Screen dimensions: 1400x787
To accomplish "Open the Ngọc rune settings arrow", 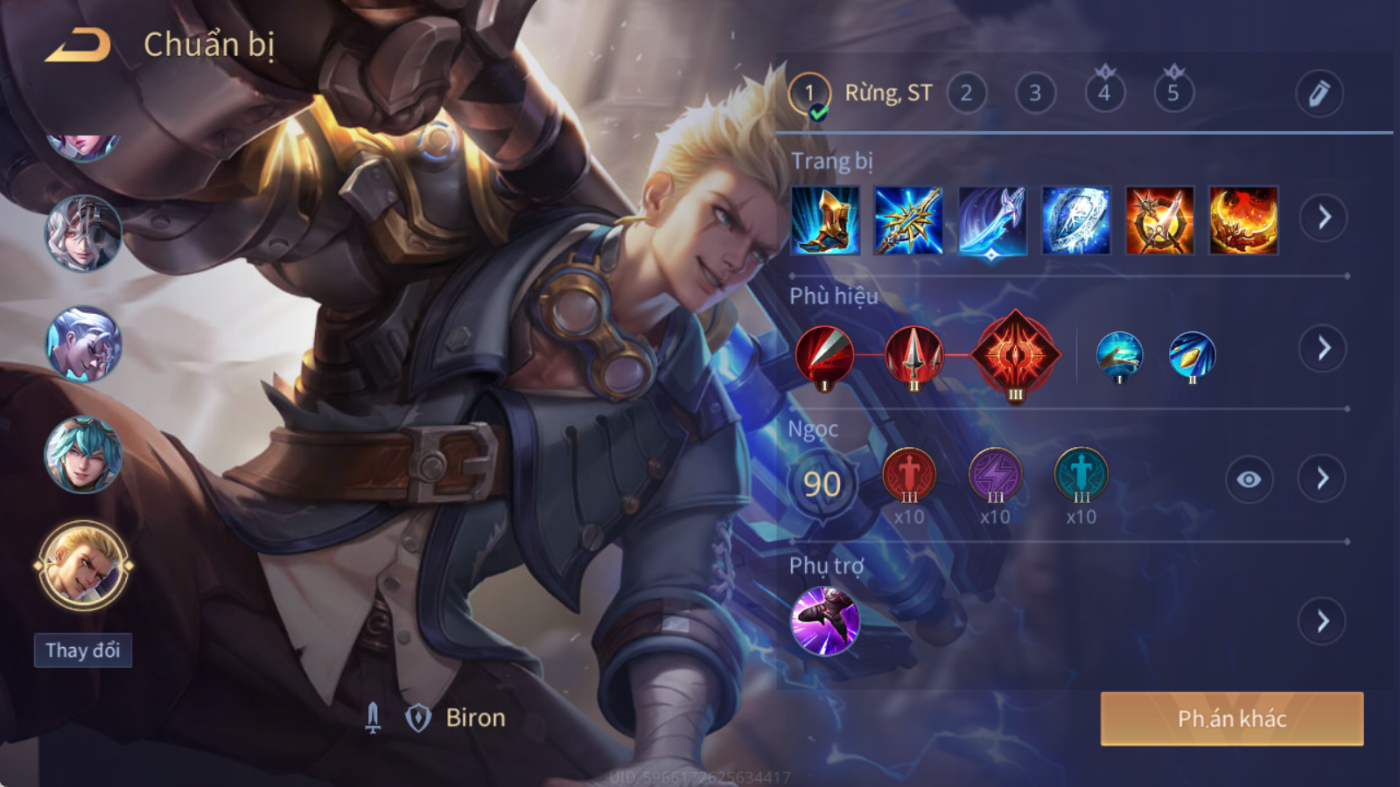I will (x=1323, y=479).
